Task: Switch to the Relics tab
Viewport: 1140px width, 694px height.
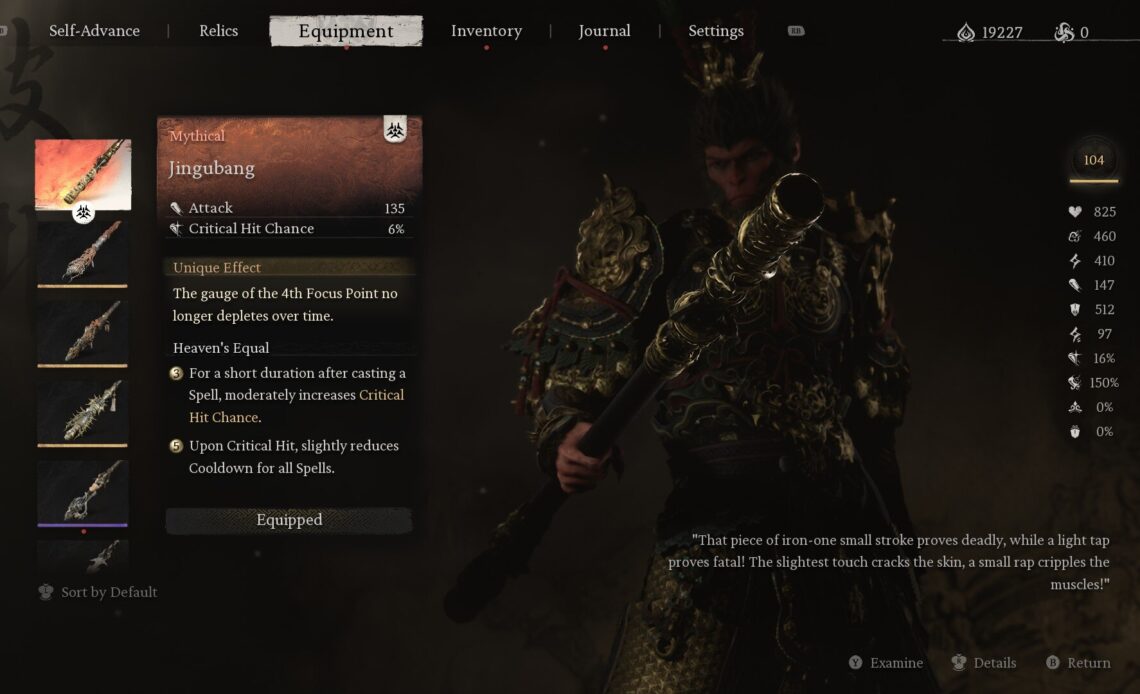Action: tap(218, 31)
